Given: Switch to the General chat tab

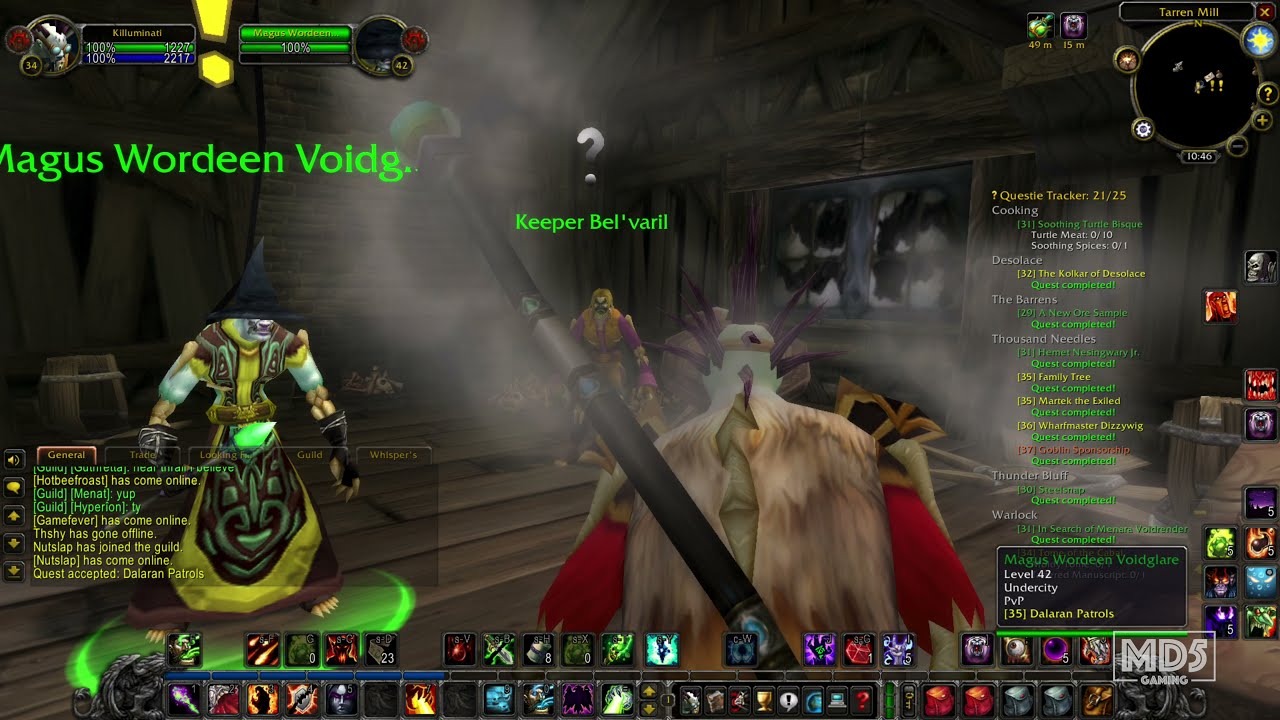Looking at the screenshot, I should (x=66, y=454).
